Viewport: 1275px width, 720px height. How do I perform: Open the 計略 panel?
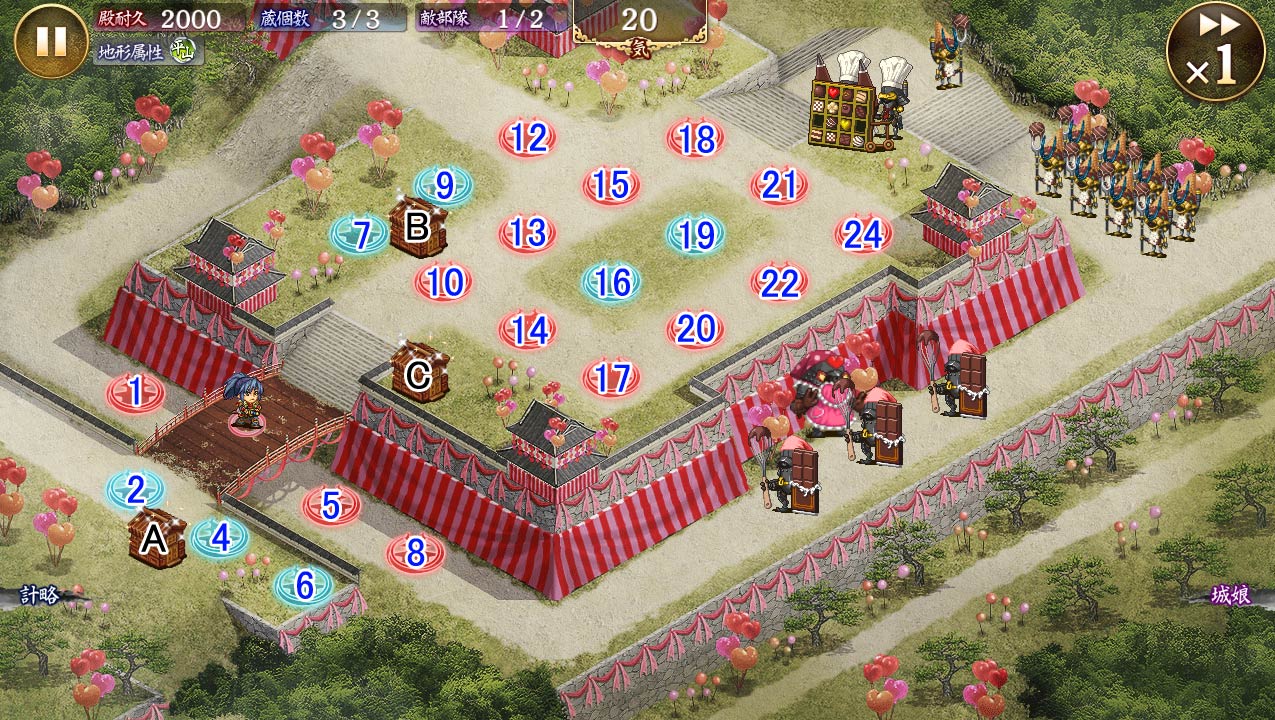[42, 596]
